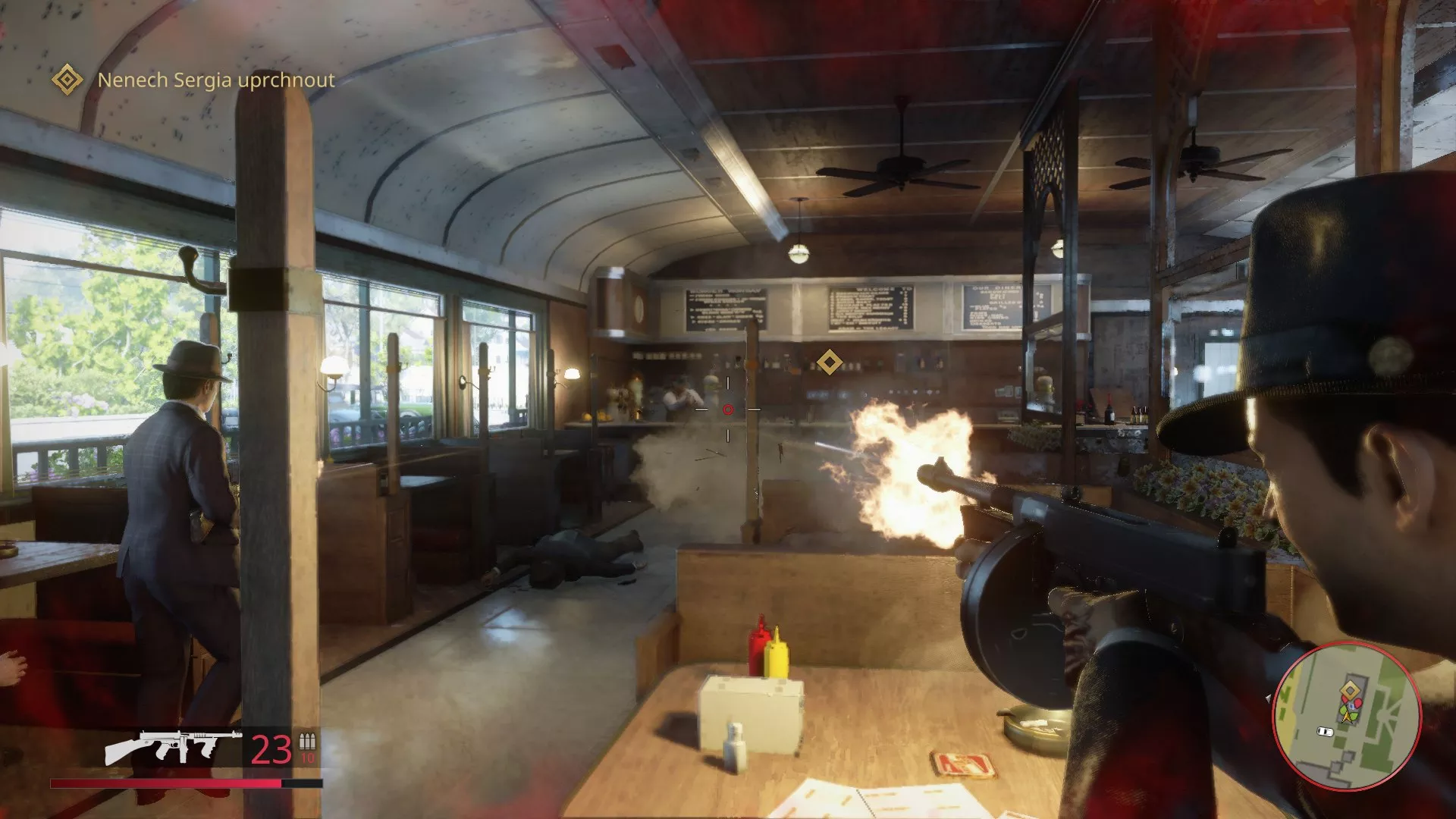The image size is (1456, 819).
Task: Click the reserve ammo count showing 10
Action: point(308,758)
